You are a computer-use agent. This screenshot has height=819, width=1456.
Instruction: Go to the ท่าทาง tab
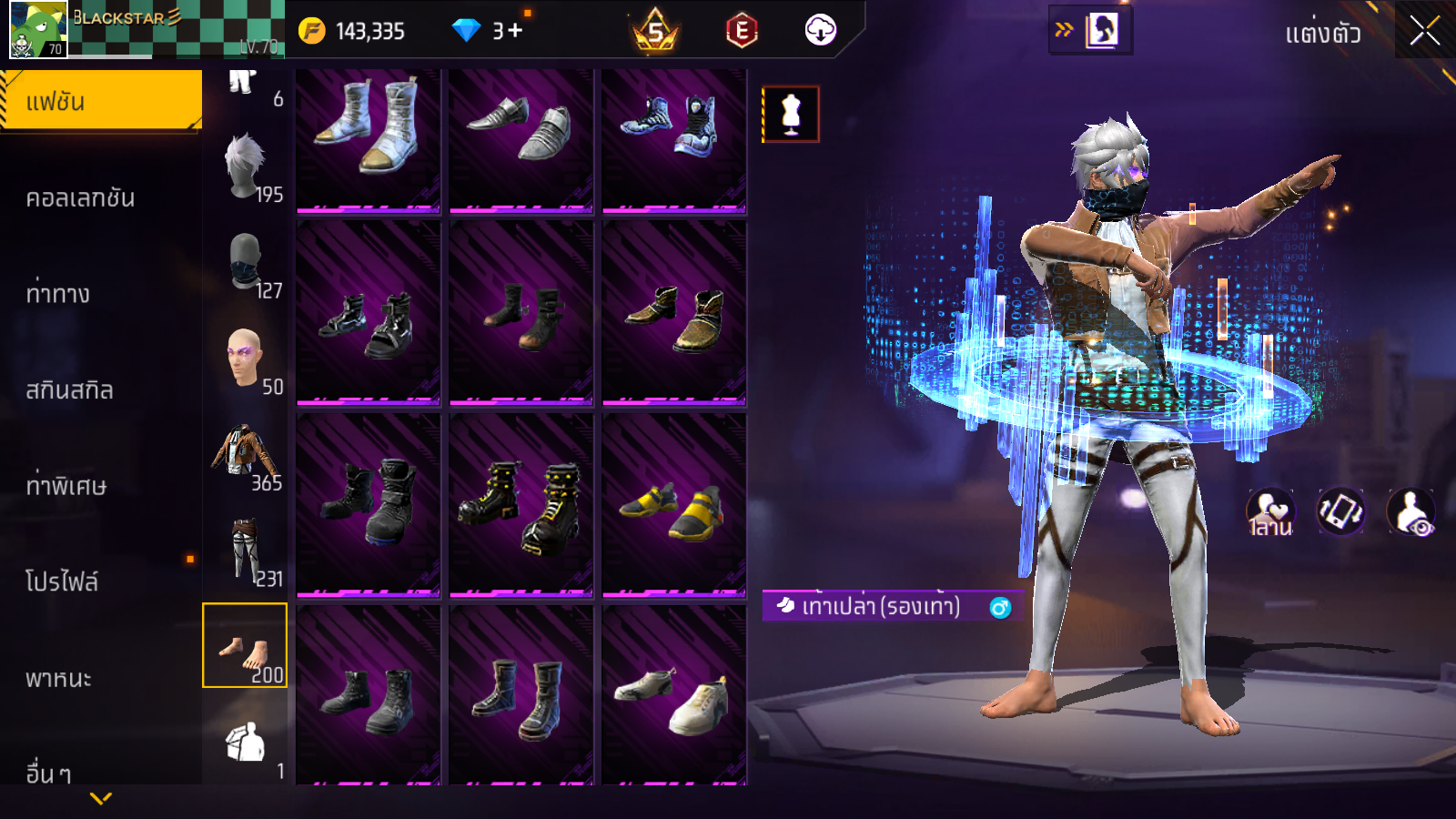pyautogui.click(x=59, y=294)
